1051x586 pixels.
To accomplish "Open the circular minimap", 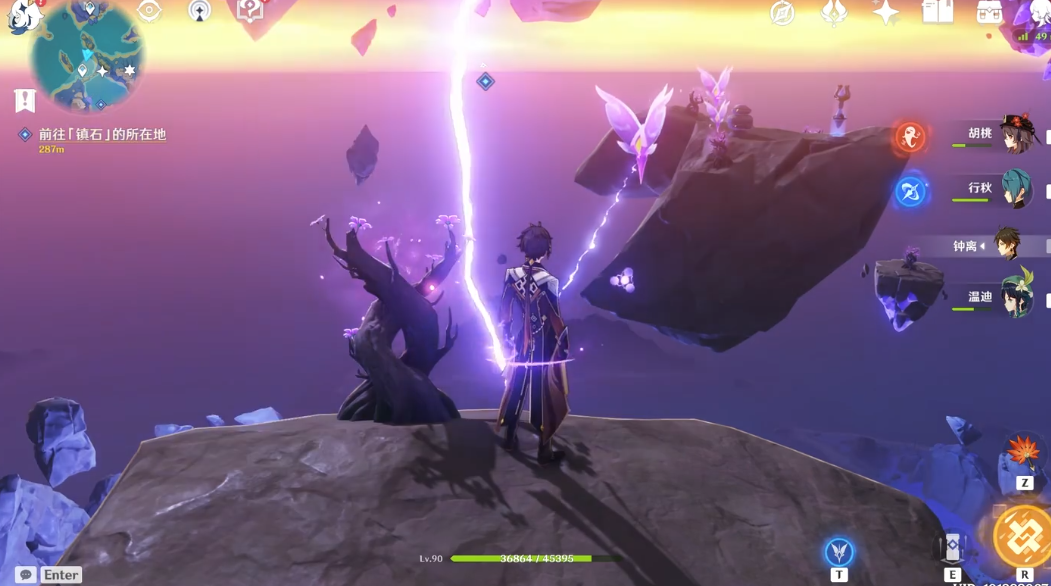I will click(87, 56).
